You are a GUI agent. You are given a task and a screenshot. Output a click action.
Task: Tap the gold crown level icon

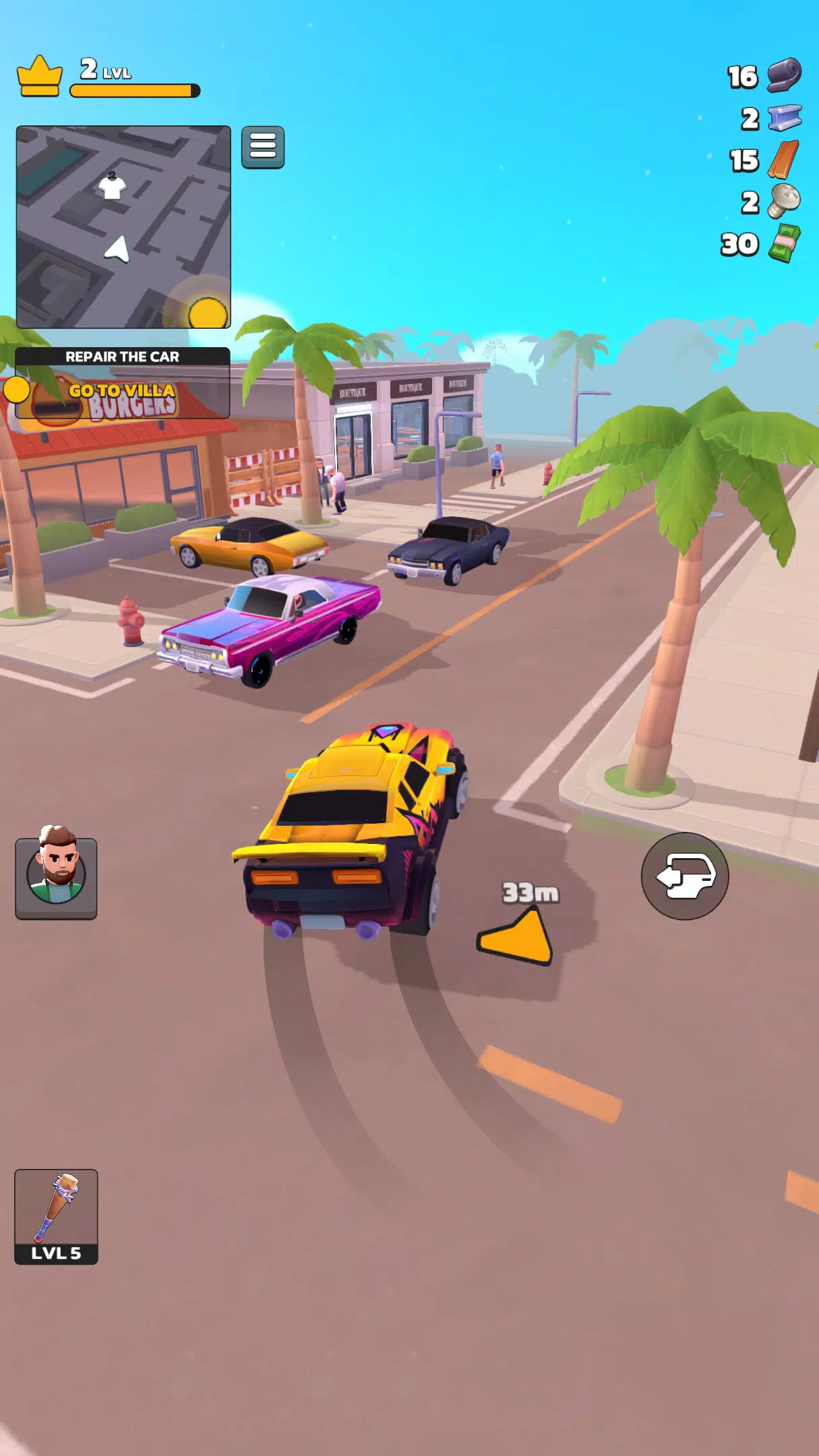point(40,76)
